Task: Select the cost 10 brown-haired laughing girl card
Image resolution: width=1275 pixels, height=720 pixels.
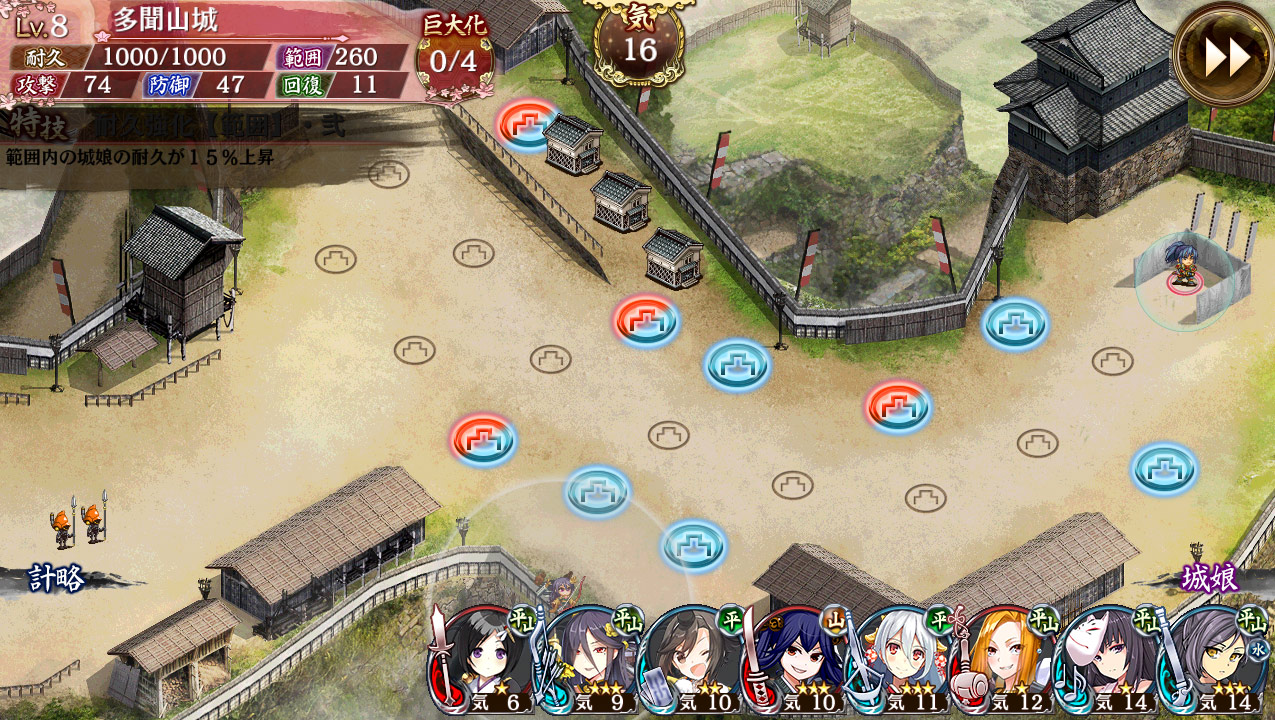Action: click(690, 660)
